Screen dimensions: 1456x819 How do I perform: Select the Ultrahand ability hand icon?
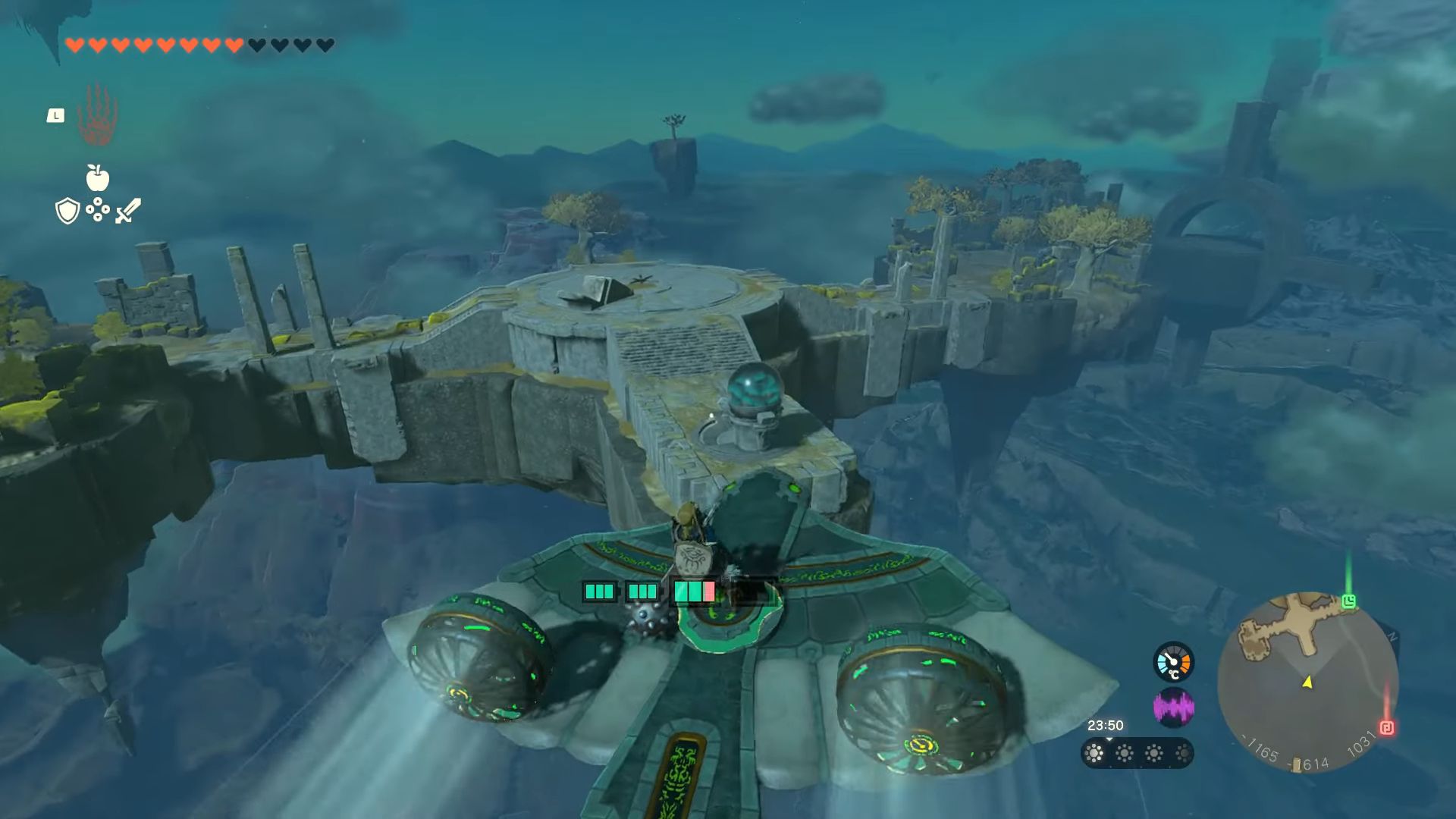click(x=97, y=115)
